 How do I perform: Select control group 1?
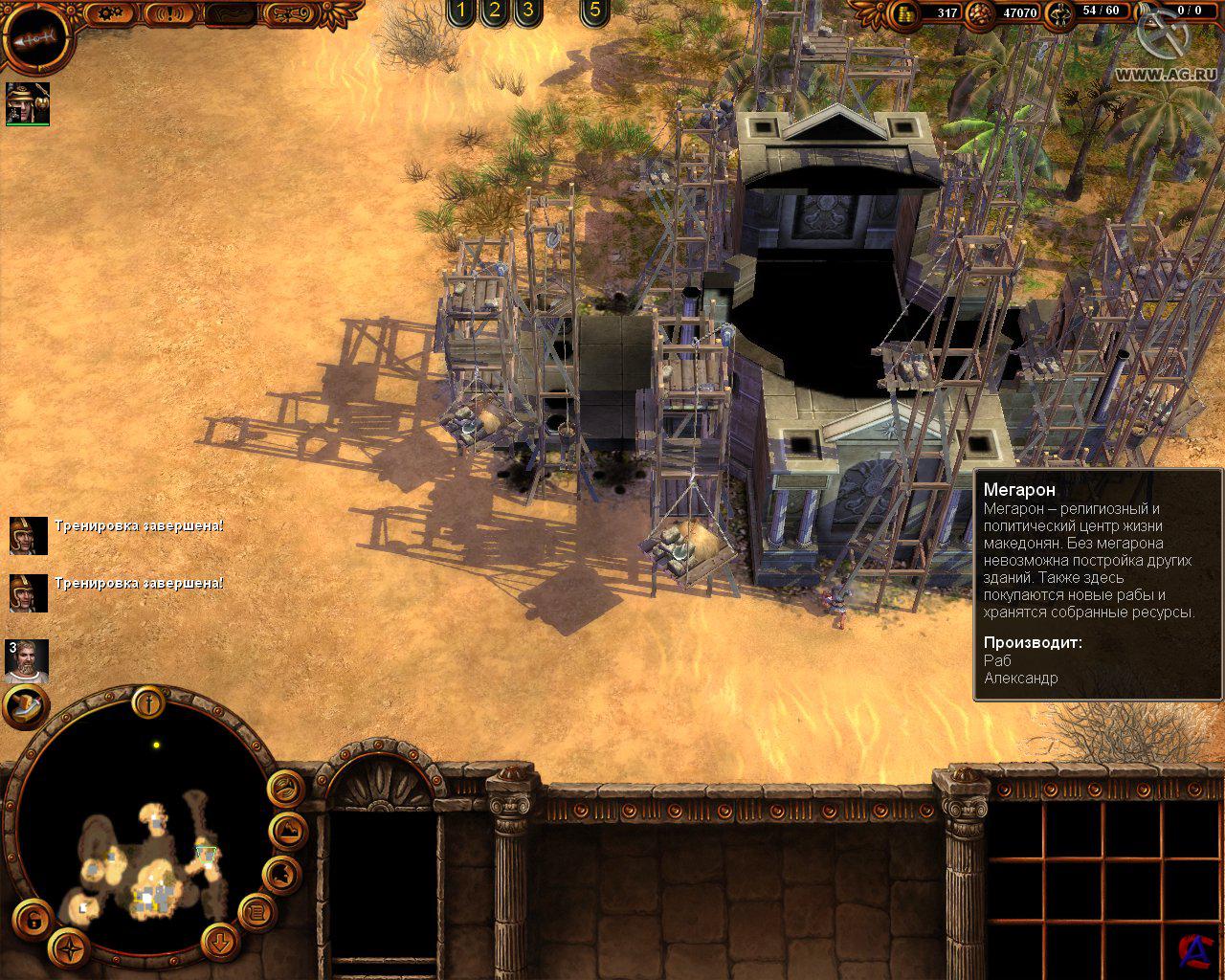pos(461,11)
